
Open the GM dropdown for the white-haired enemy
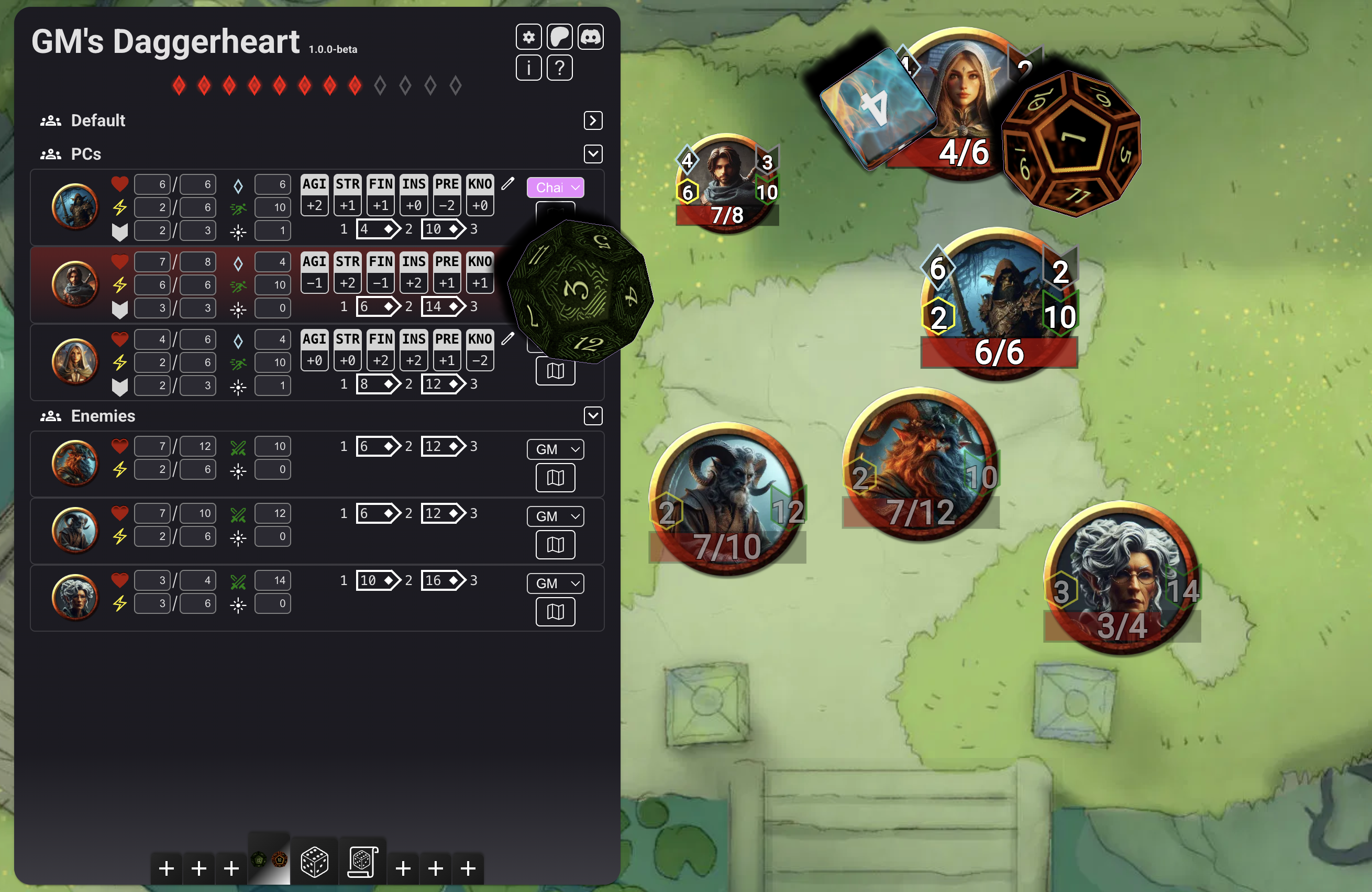pyautogui.click(x=555, y=583)
